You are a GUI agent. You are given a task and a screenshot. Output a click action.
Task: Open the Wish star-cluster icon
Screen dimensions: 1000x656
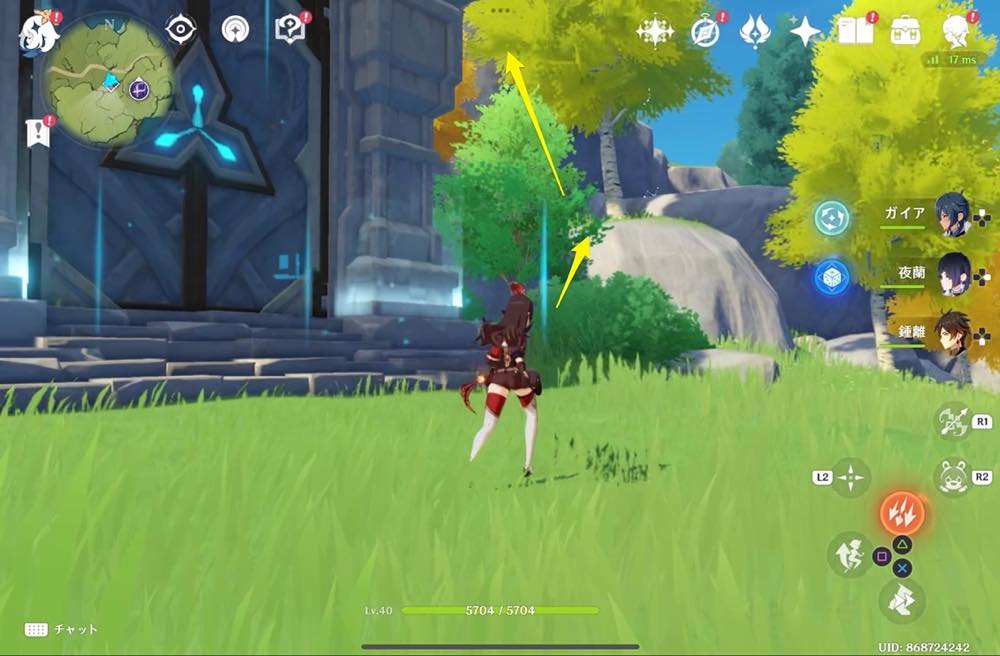655,31
